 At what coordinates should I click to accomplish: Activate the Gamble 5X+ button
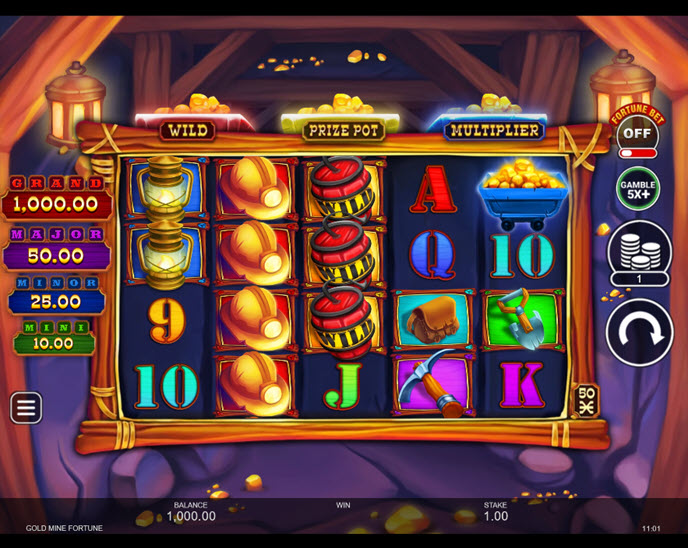tap(638, 188)
